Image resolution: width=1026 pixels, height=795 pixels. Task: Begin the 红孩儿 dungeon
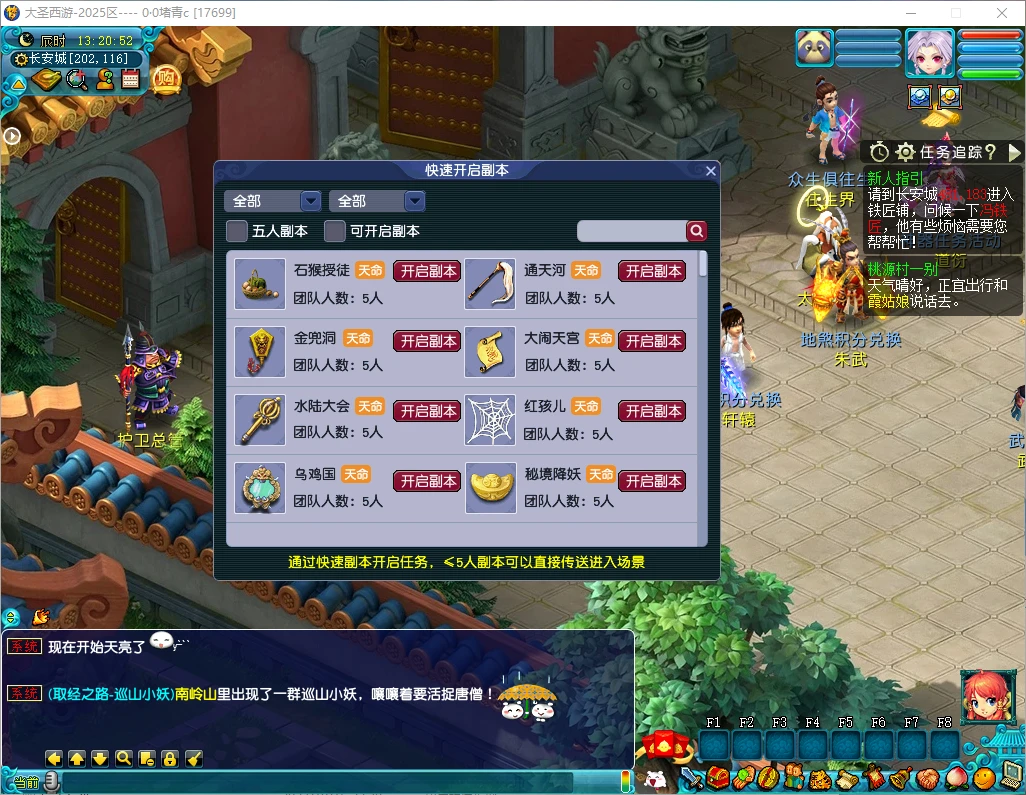(x=652, y=411)
